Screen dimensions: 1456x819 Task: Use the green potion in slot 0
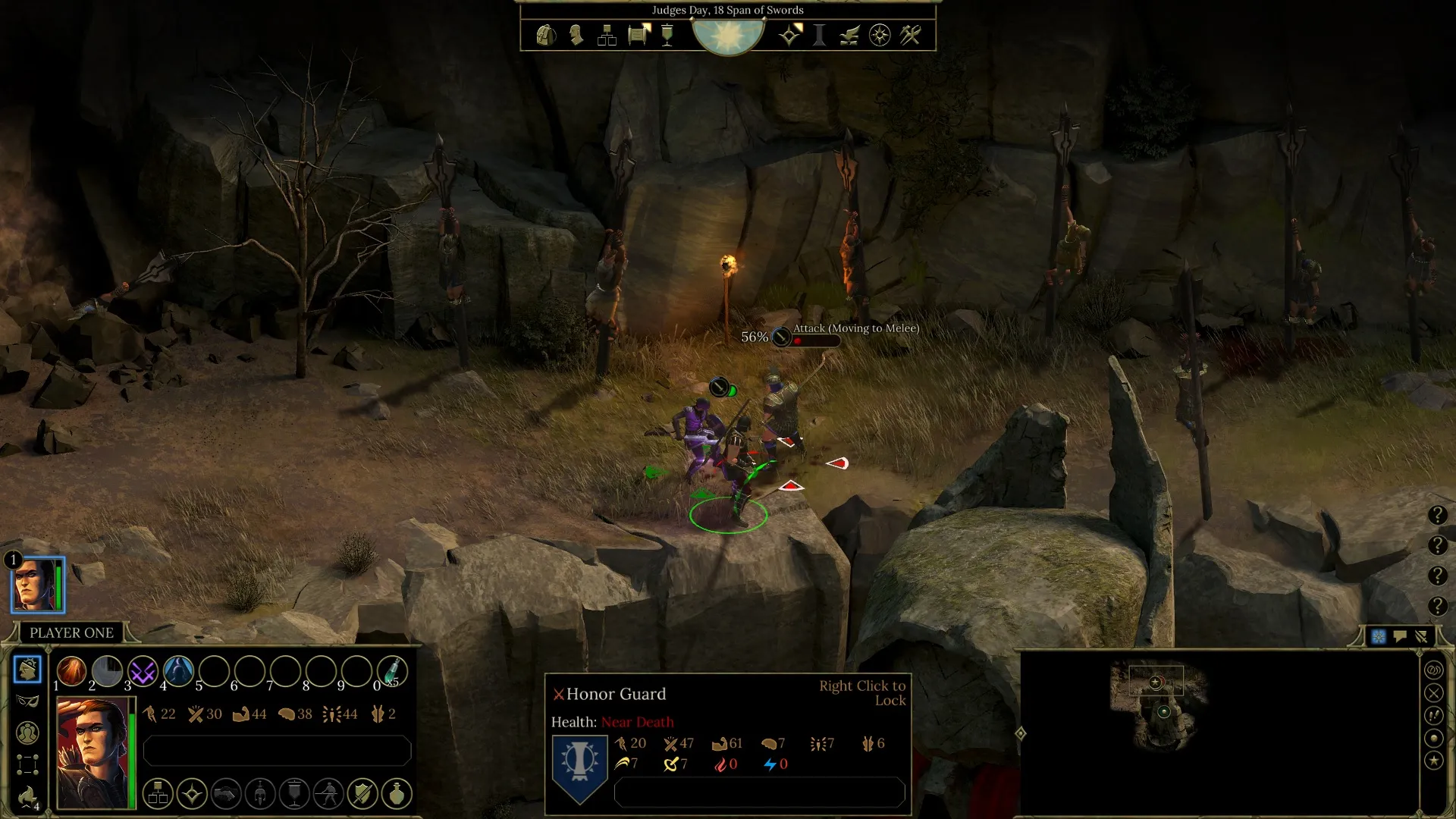tap(391, 671)
